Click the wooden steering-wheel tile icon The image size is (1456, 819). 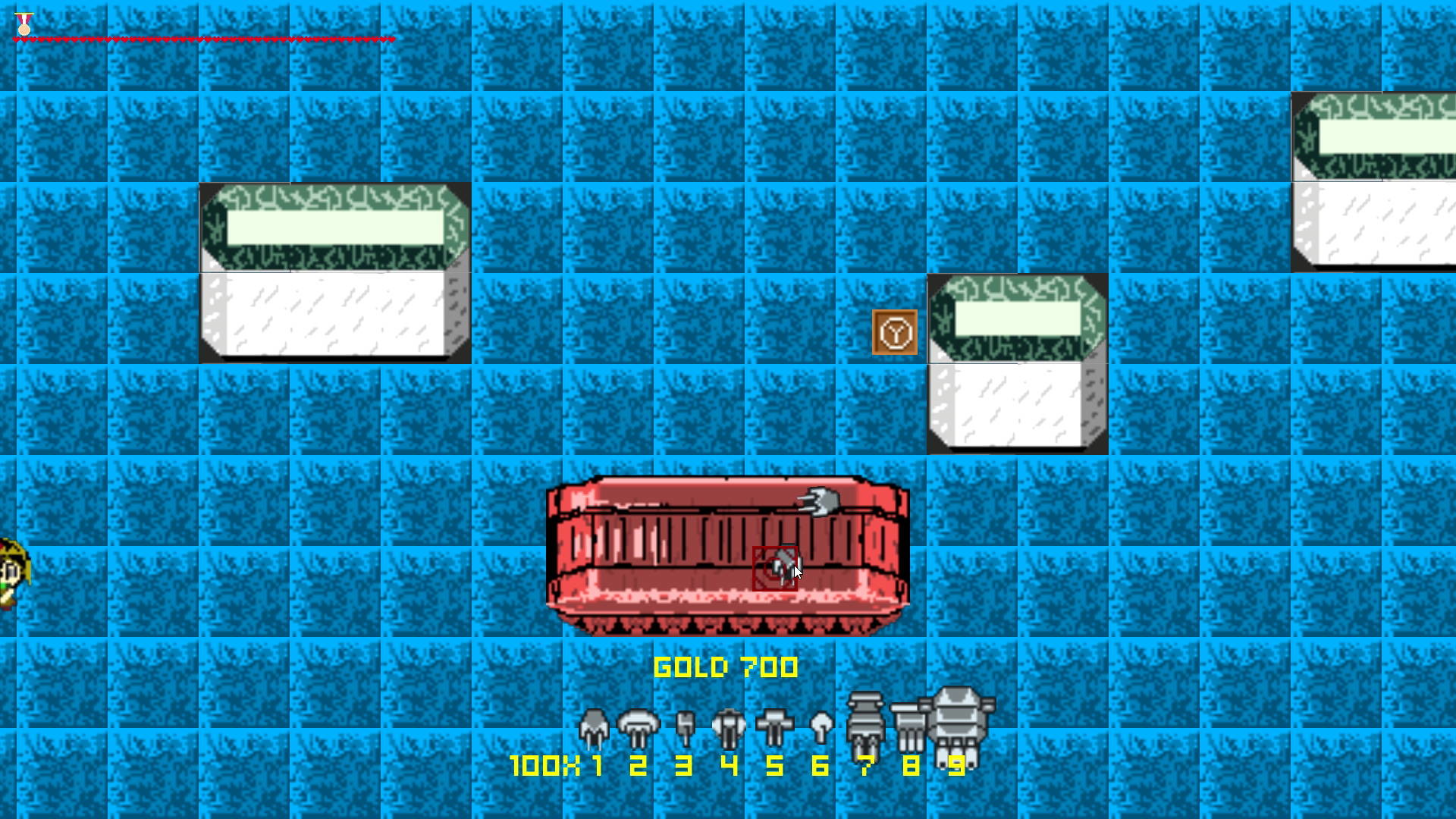click(895, 332)
